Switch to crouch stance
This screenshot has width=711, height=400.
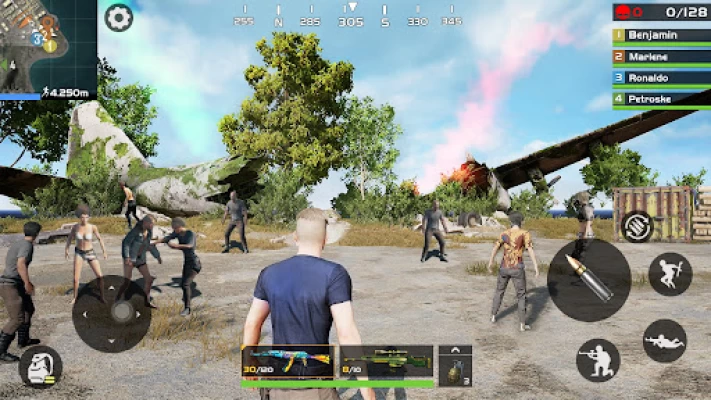coord(598,360)
